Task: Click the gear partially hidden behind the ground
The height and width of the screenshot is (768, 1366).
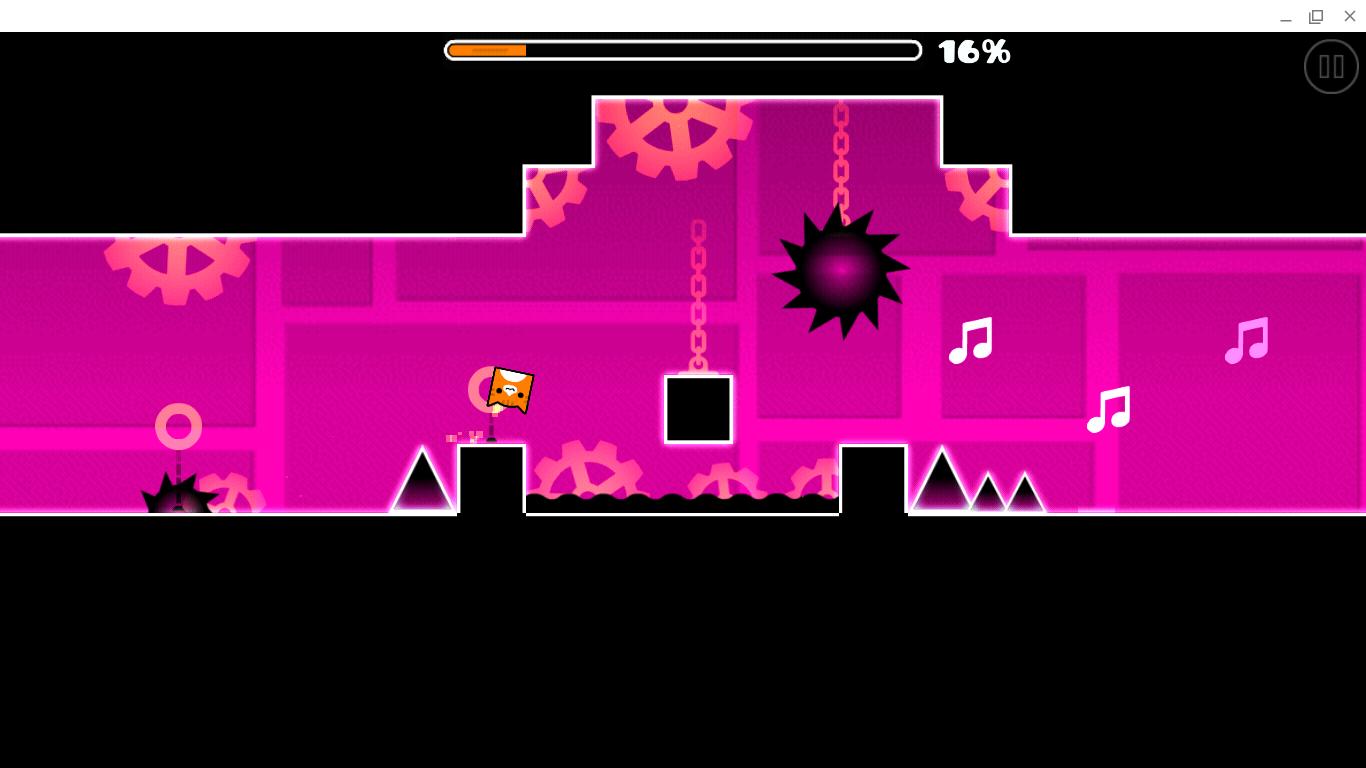Action: (x=590, y=470)
